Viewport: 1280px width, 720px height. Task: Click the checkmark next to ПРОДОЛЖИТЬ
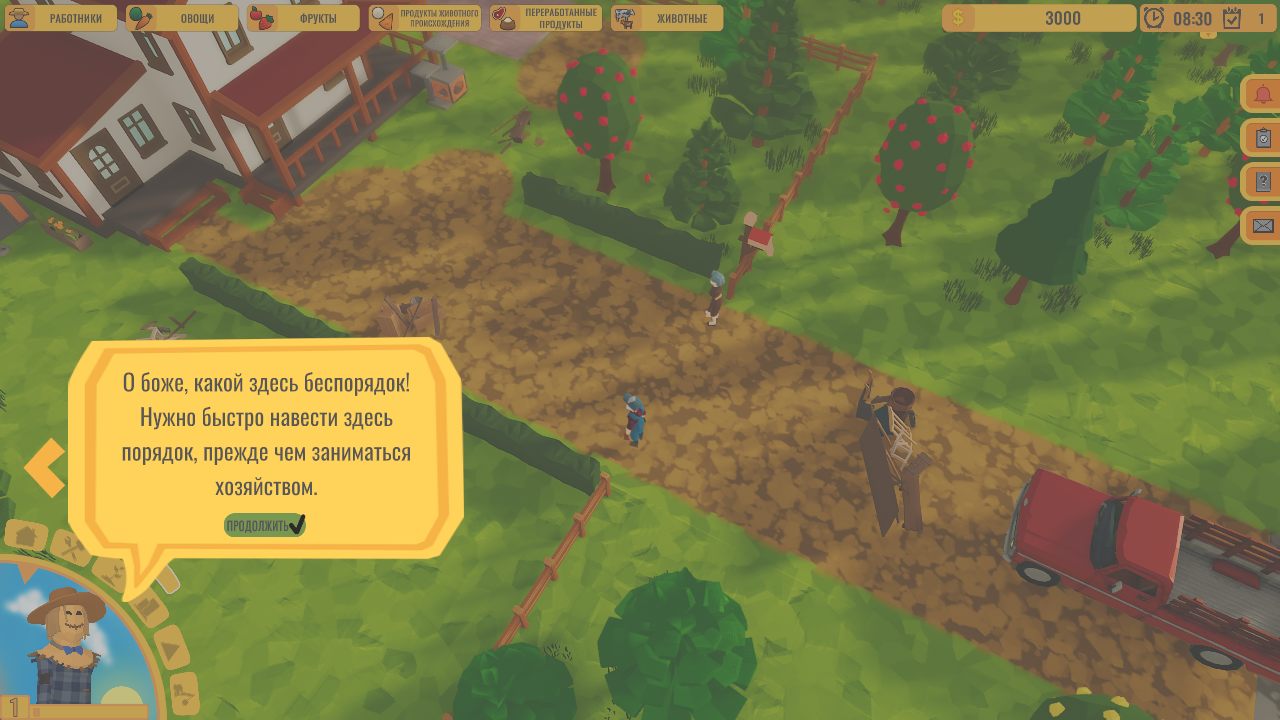[296, 524]
